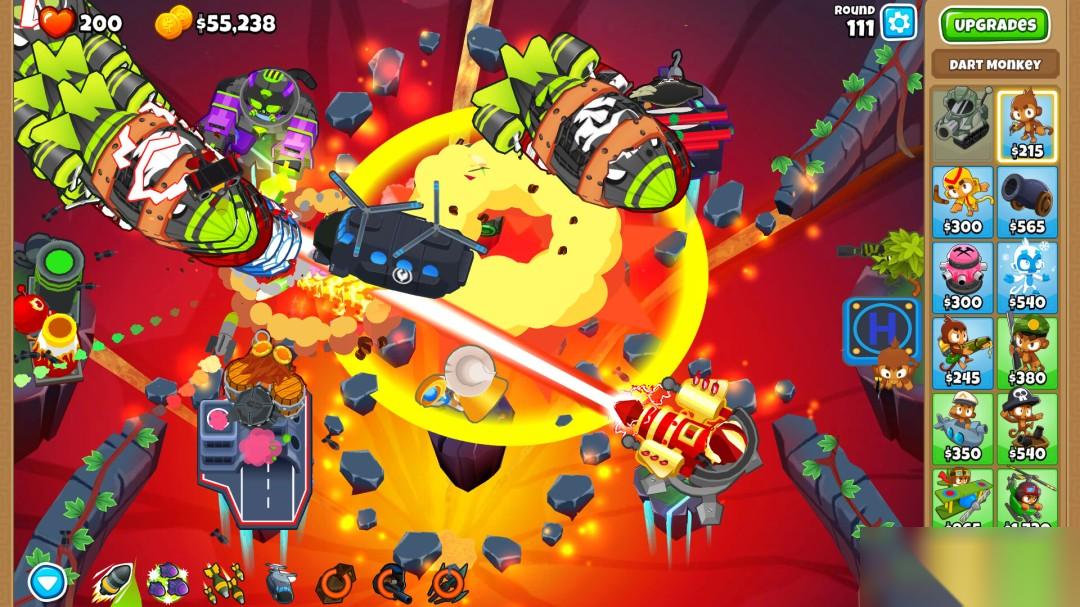Activate the helicopter support ability
Image resolution: width=1080 pixels, height=607 pixels.
[279, 581]
